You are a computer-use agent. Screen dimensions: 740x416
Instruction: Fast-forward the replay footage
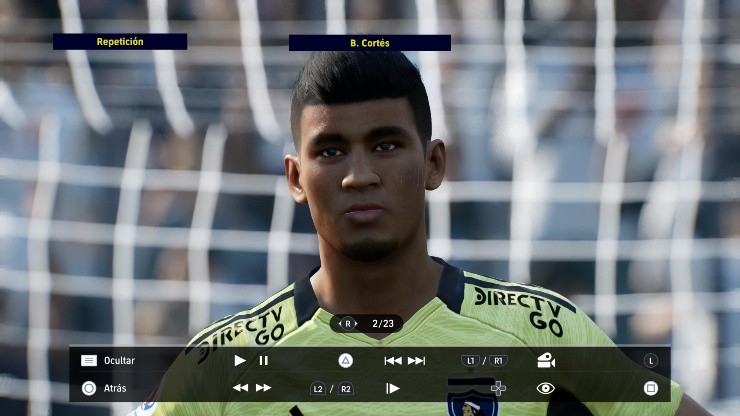[x=263, y=388]
